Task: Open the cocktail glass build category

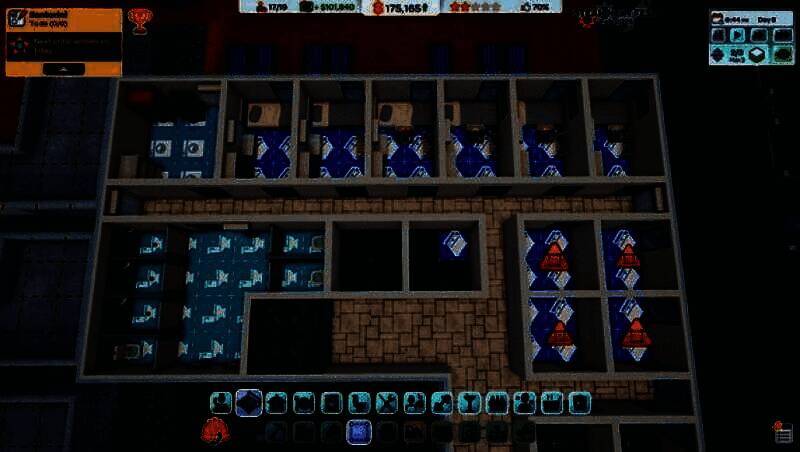Action: (468, 402)
